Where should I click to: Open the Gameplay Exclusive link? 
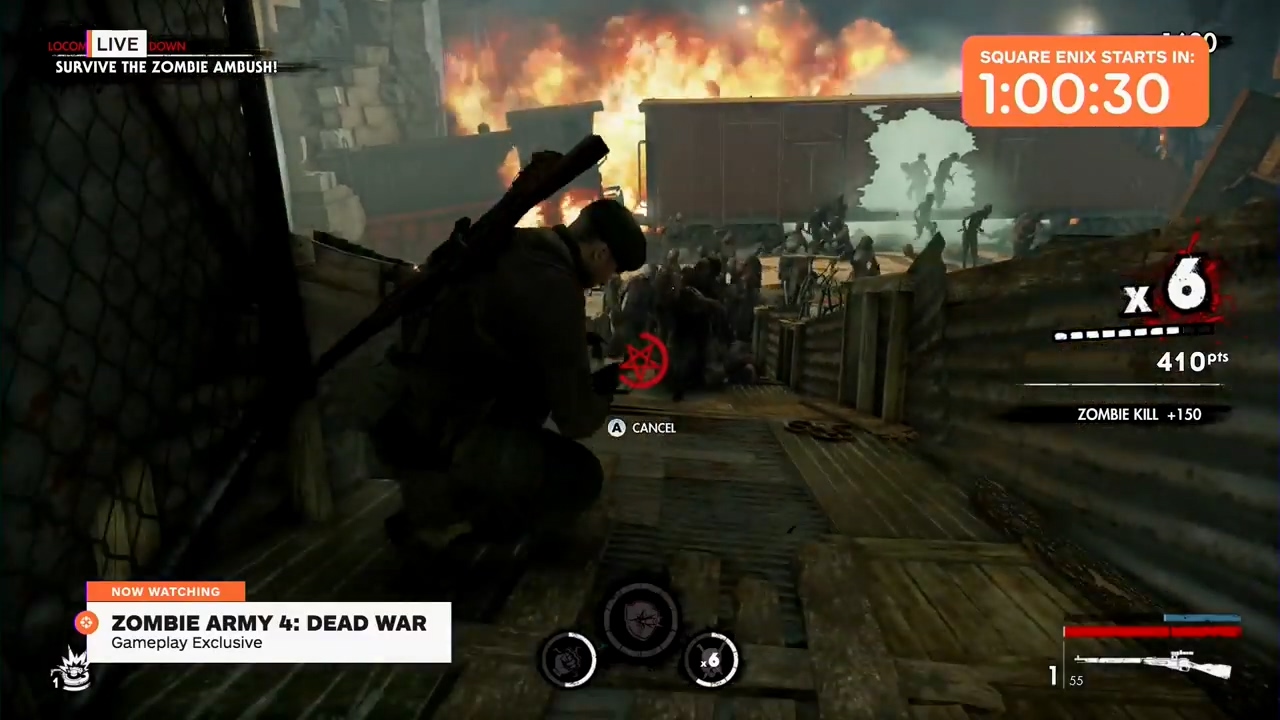[186, 643]
